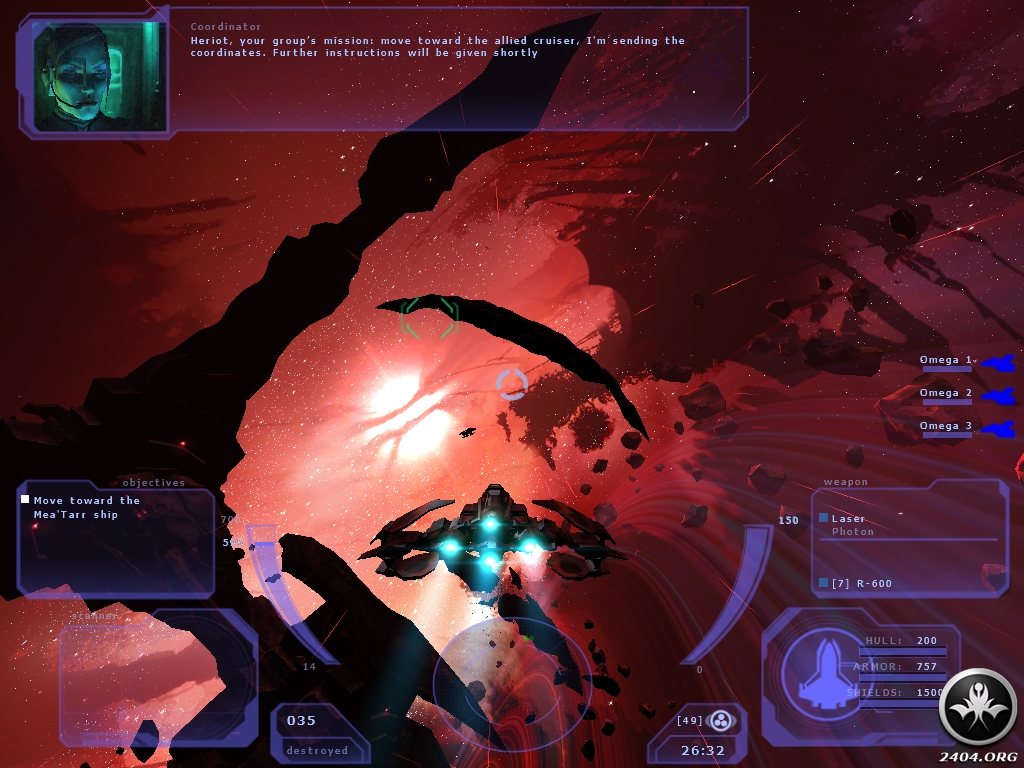1024x768 pixels.
Task: Click the Coordinator portrait
Action: (x=100, y=76)
